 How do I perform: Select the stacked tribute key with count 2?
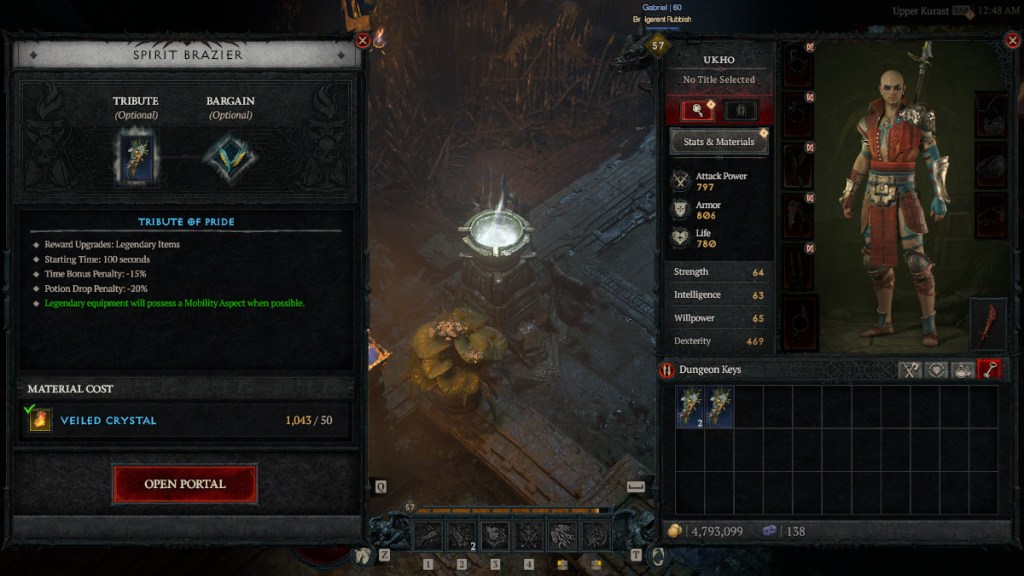(689, 408)
